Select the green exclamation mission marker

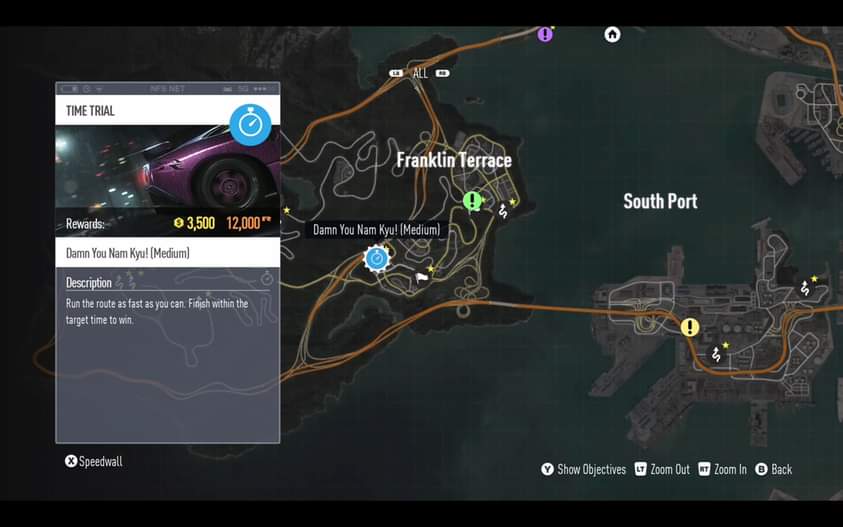[x=472, y=201]
